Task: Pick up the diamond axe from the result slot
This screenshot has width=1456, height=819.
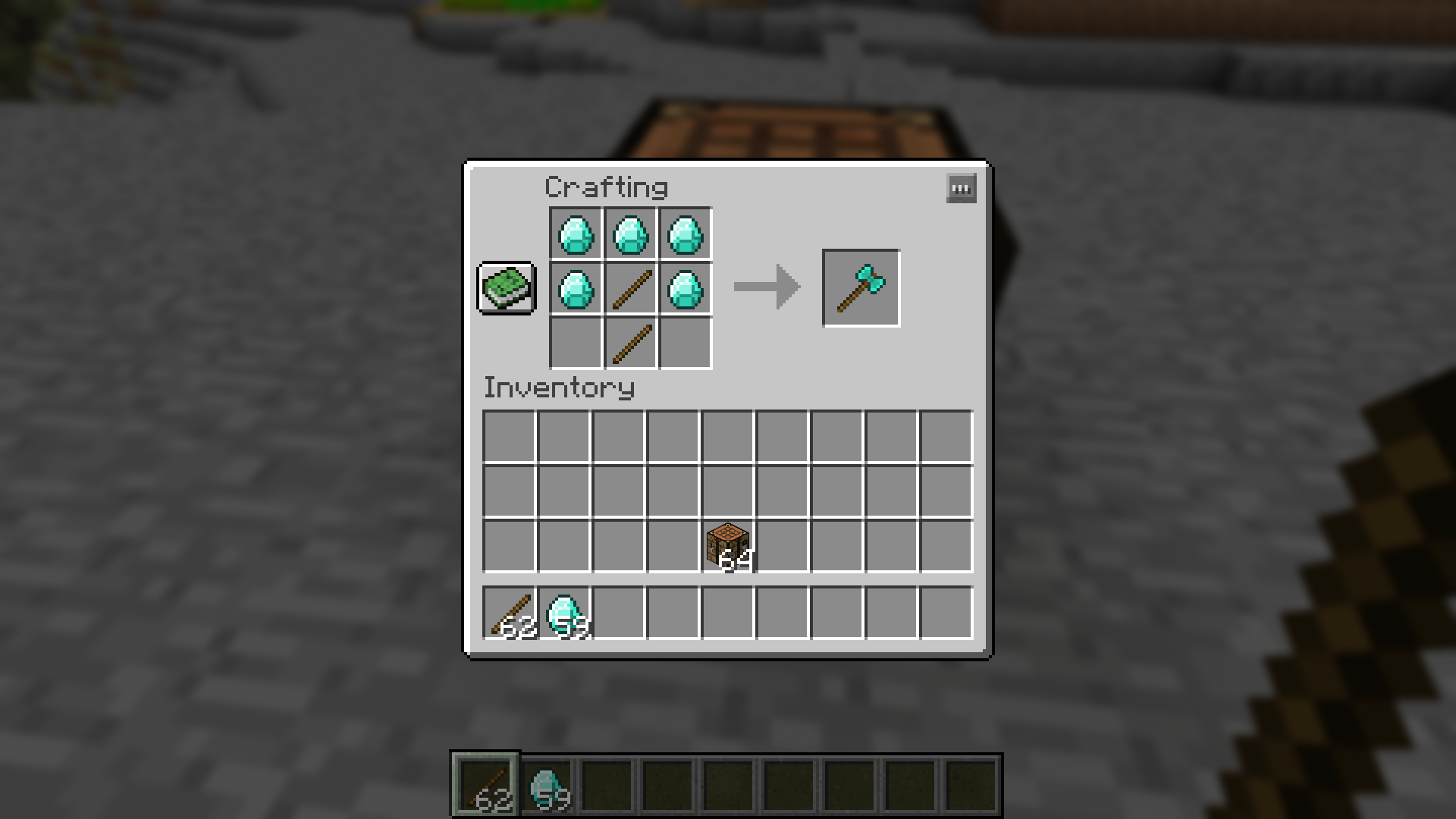Action: (x=860, y=287)
